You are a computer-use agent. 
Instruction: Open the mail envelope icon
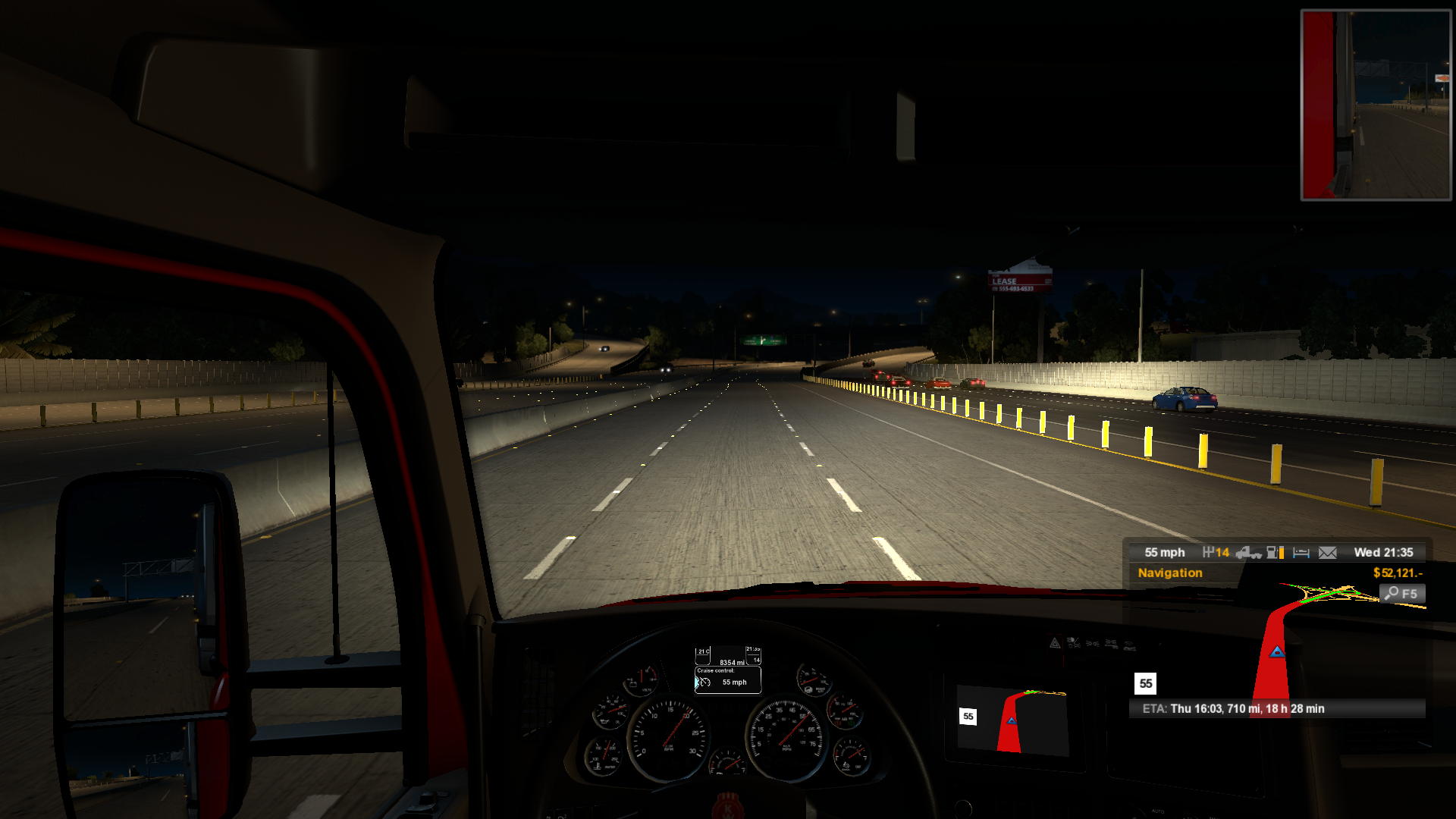click(x=1328, y=553)
